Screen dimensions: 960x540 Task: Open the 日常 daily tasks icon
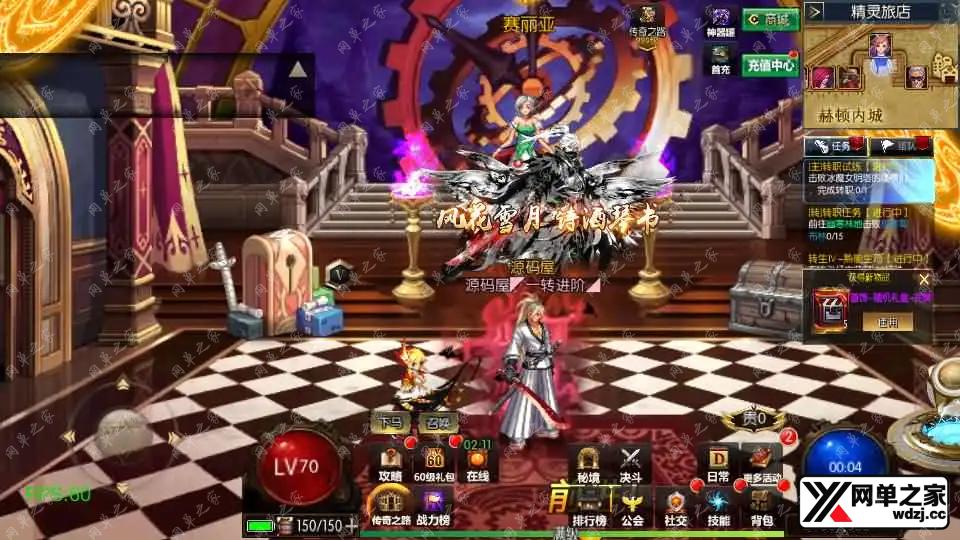coord(718,463)
